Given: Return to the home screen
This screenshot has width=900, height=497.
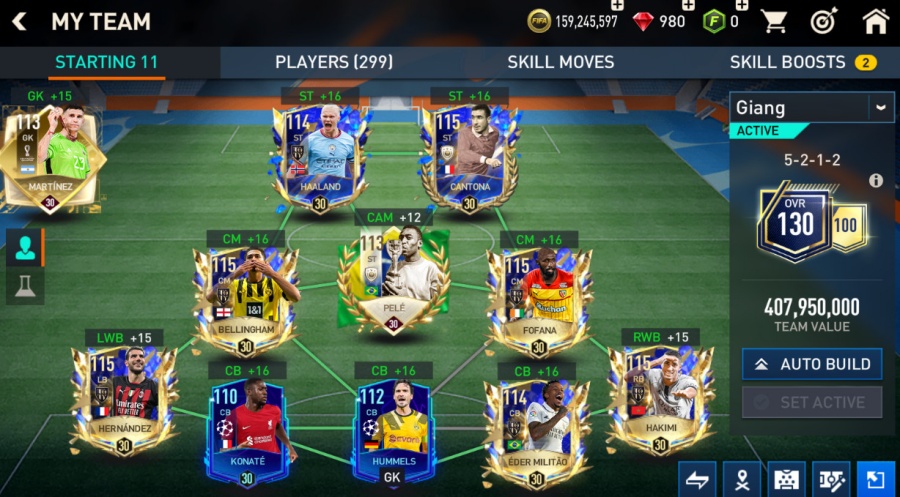Looking at the screenshot, I should (875, 21).
